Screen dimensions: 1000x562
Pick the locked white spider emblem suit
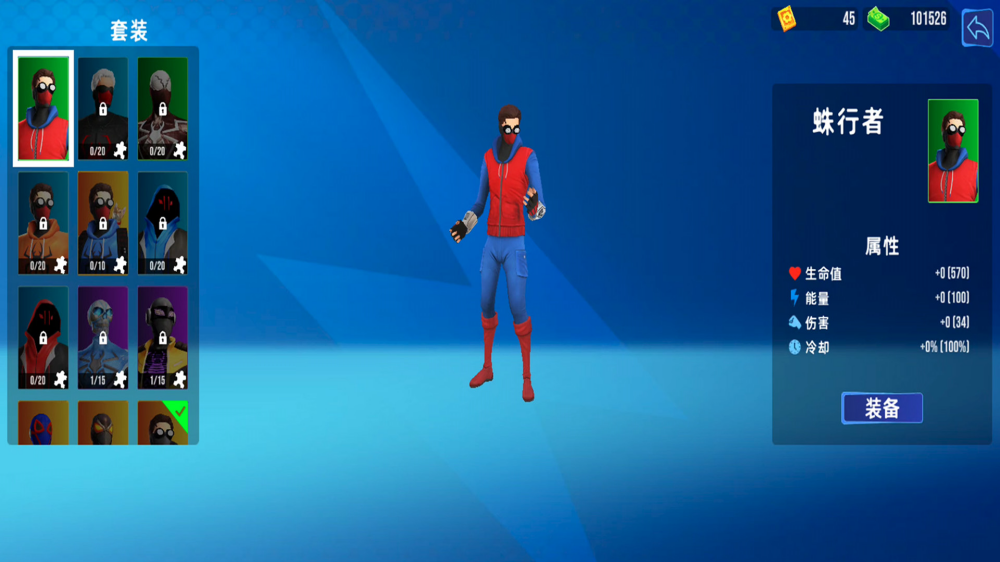click(x=162, y=108)
